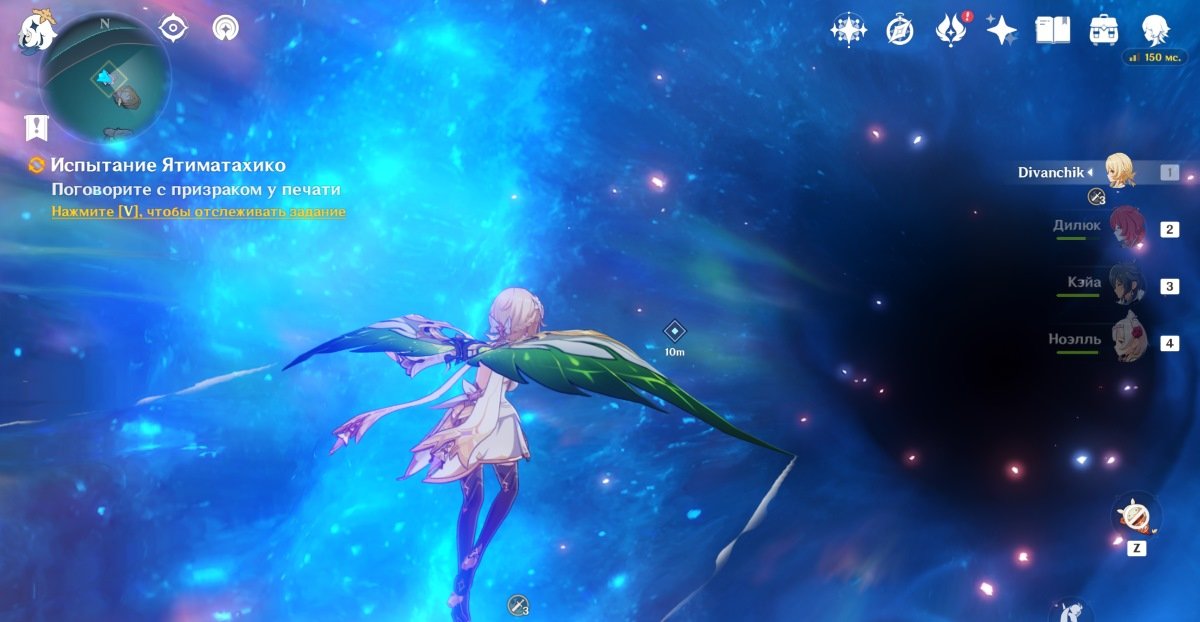This screenshot has width=1200, height=622.
Task: Open the four-pointed star events icon
Action: point(848,30)
